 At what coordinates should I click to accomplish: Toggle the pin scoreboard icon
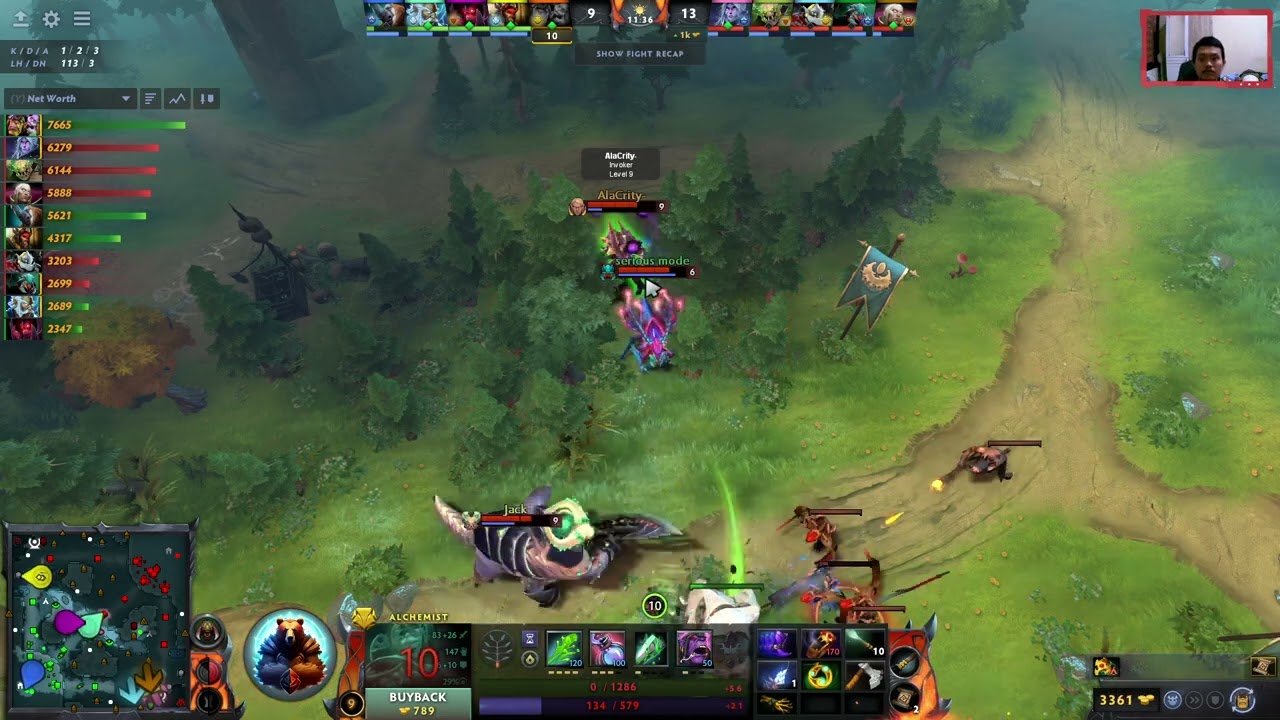tap(206, 98)
